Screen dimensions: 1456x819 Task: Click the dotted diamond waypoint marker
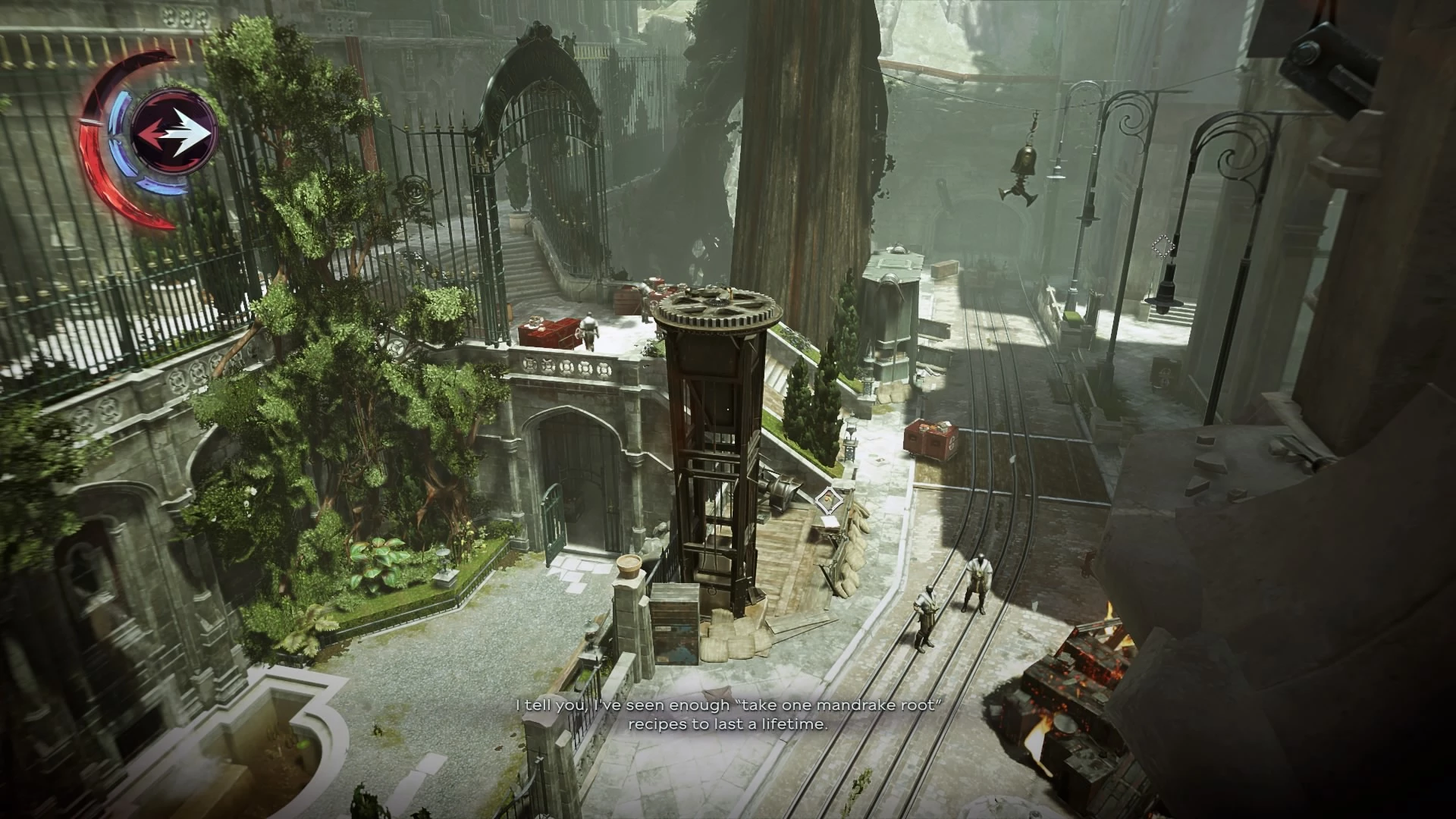(x=1162, y=246)
